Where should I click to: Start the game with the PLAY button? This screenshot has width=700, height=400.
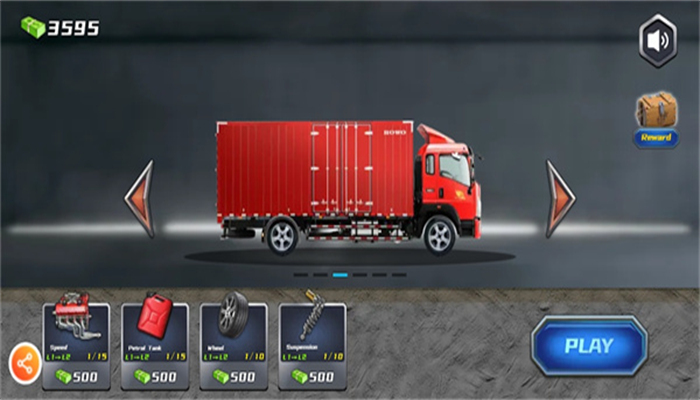click(589, 346)
